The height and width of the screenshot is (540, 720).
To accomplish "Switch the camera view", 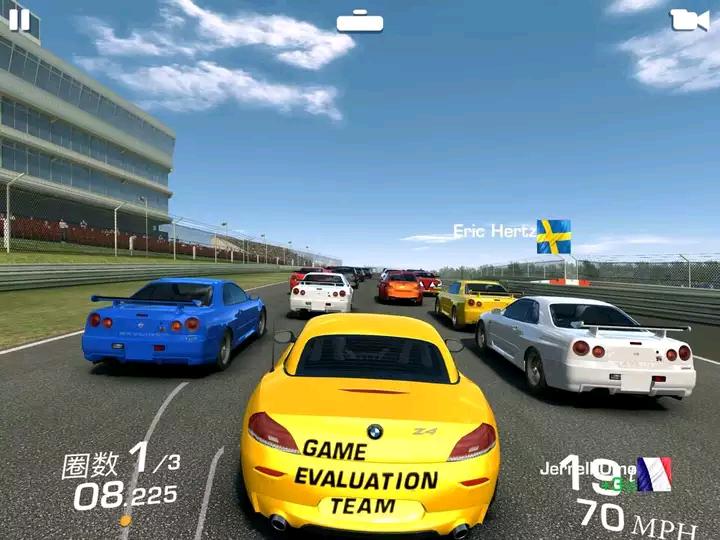I will click(x=688, y=20).
